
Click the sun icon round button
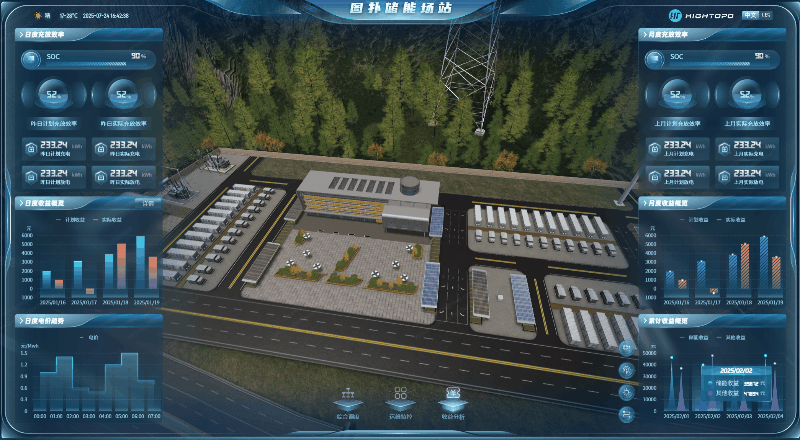[x=627, y=392]
